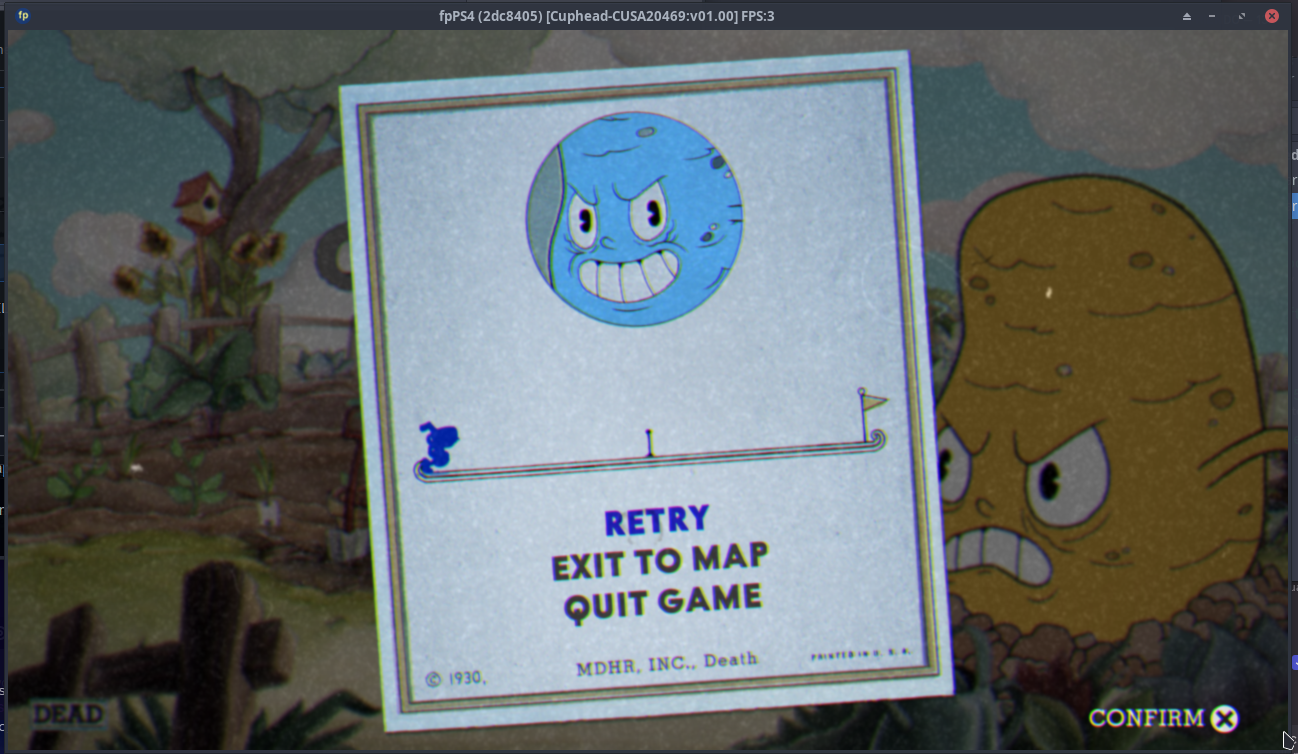Click the eject disc icon in title bar
This screenshot has height=754, width=1298.
(x=1186, y=16)
